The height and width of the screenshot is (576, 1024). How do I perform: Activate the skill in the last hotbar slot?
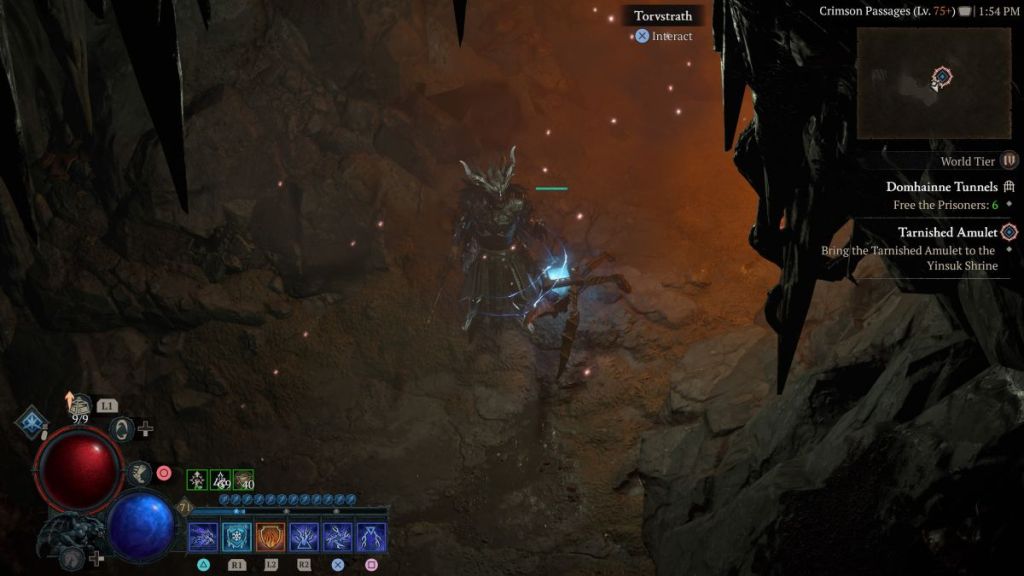point(371,538)
